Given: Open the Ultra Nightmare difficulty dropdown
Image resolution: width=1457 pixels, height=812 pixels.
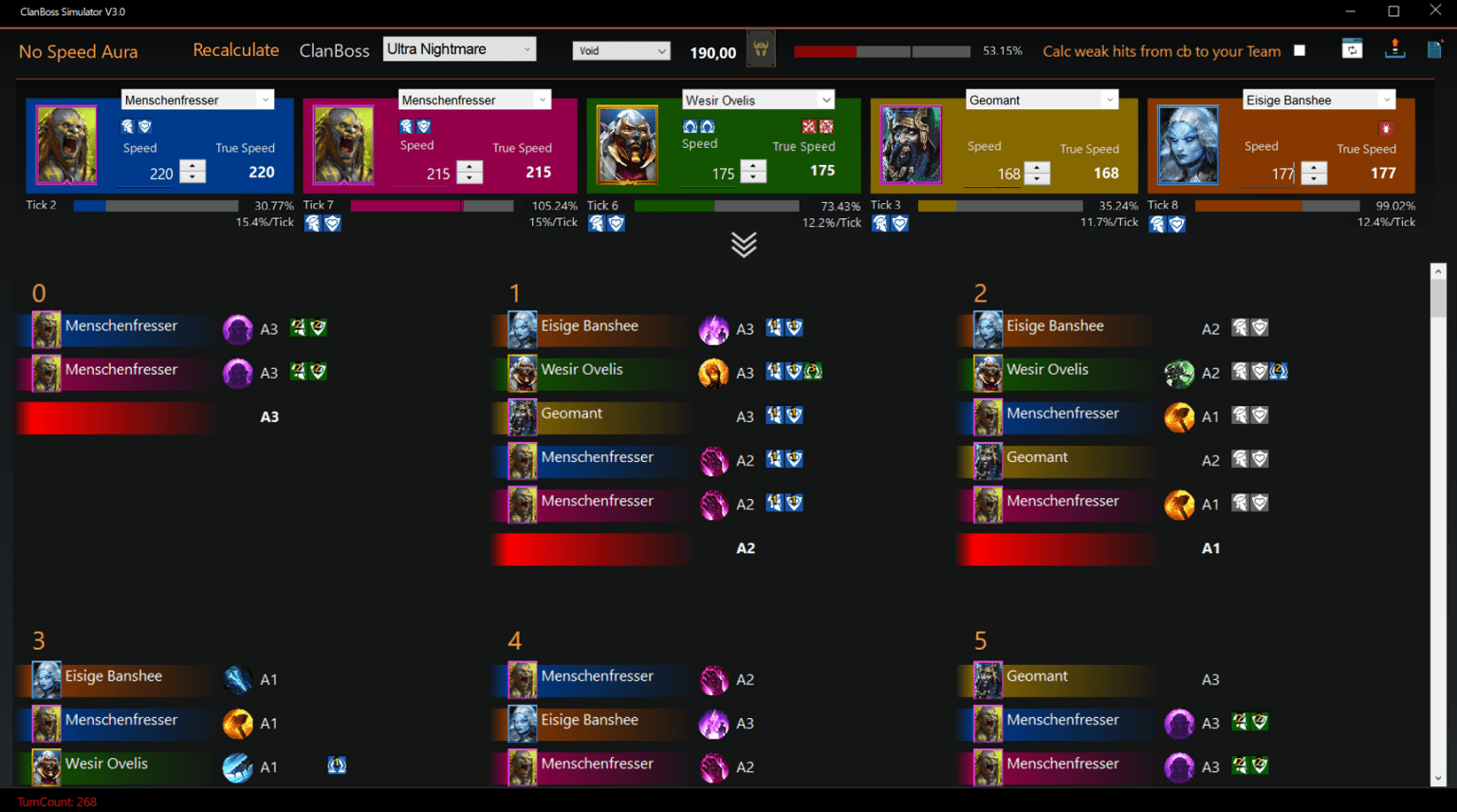Looking at the screenshot, I should point(459,47).
